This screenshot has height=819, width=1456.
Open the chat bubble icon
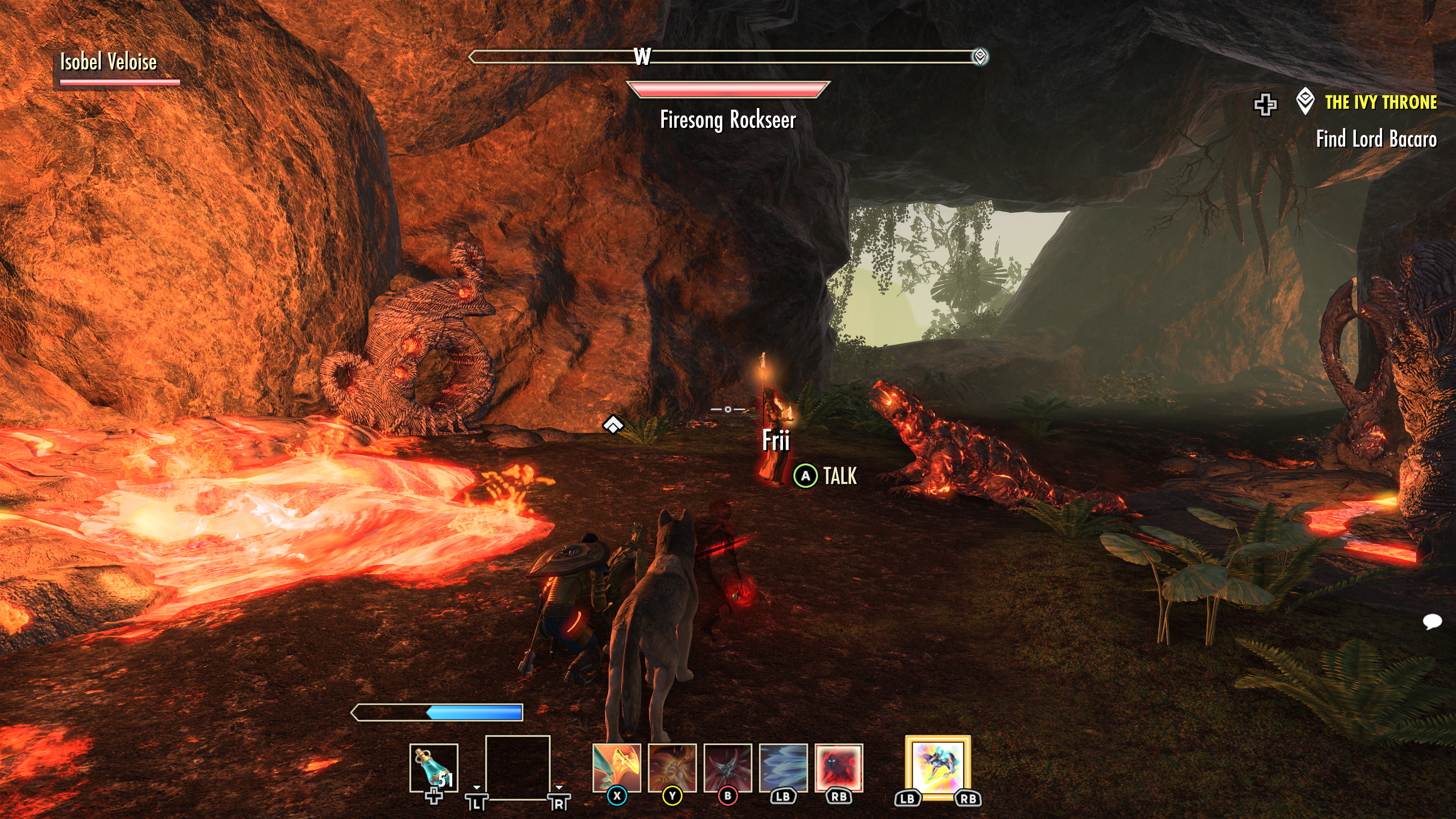[x=1432, y=622]
